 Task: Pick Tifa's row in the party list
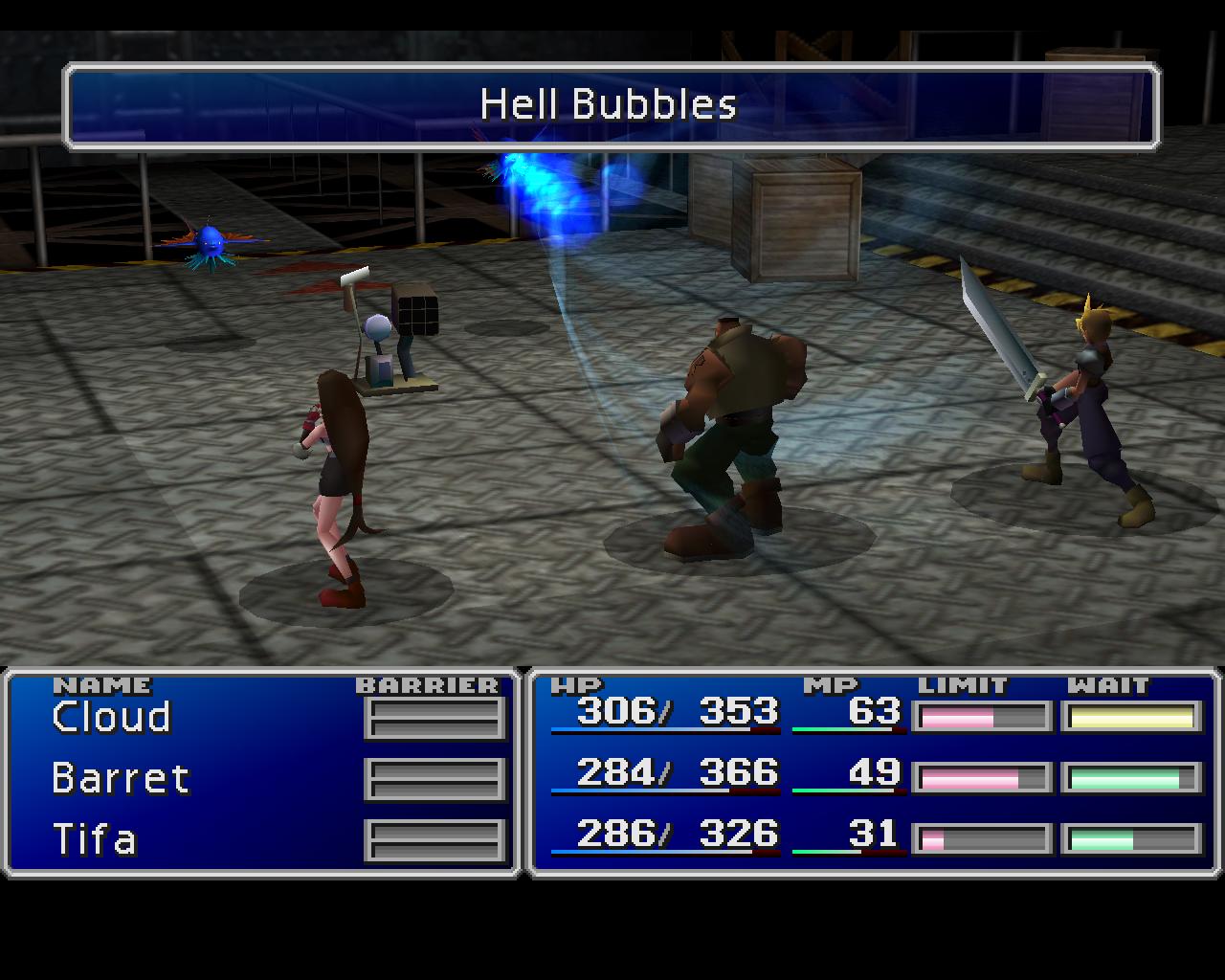(95, 839)
